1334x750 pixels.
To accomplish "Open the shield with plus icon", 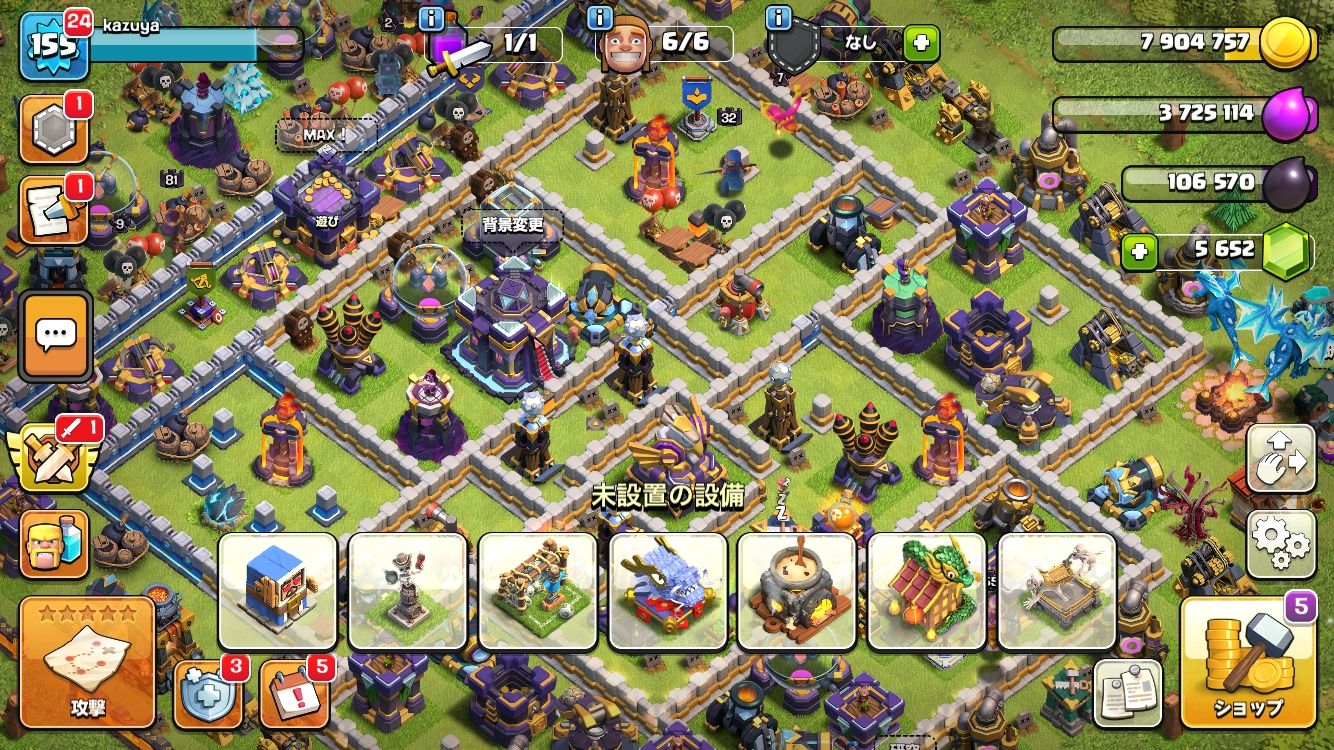I will coord(207,693).
